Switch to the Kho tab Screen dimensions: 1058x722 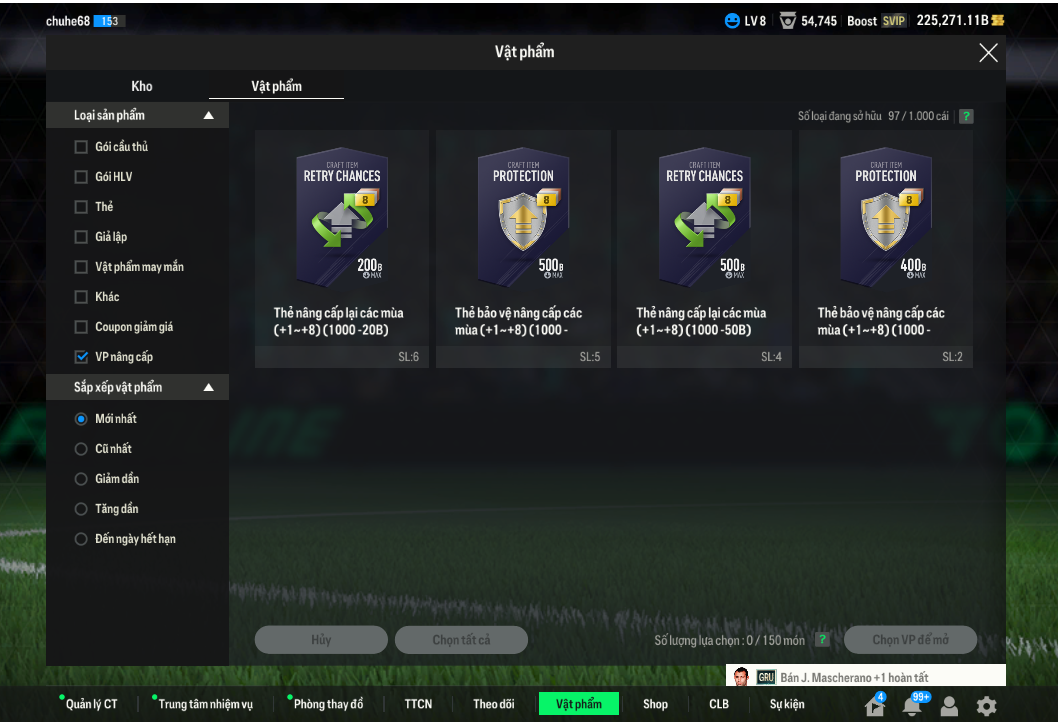click(x=142, y=86)
